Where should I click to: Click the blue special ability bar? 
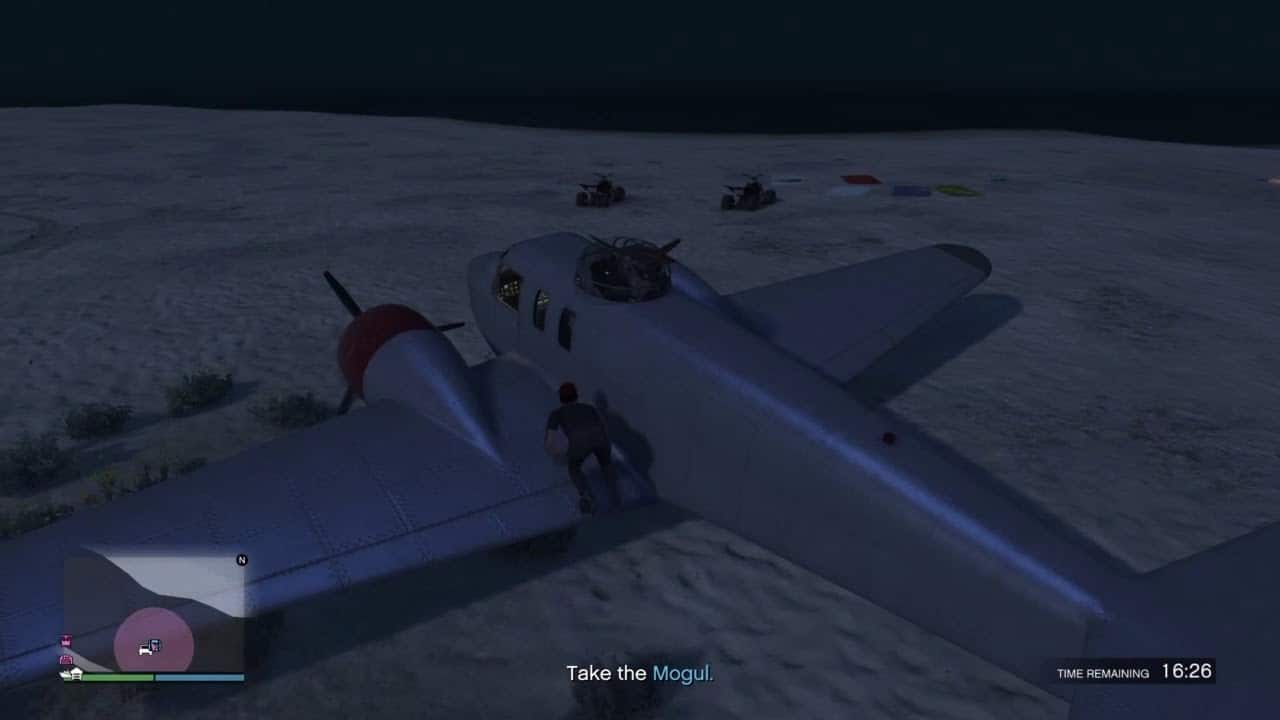tap(200, 677)
